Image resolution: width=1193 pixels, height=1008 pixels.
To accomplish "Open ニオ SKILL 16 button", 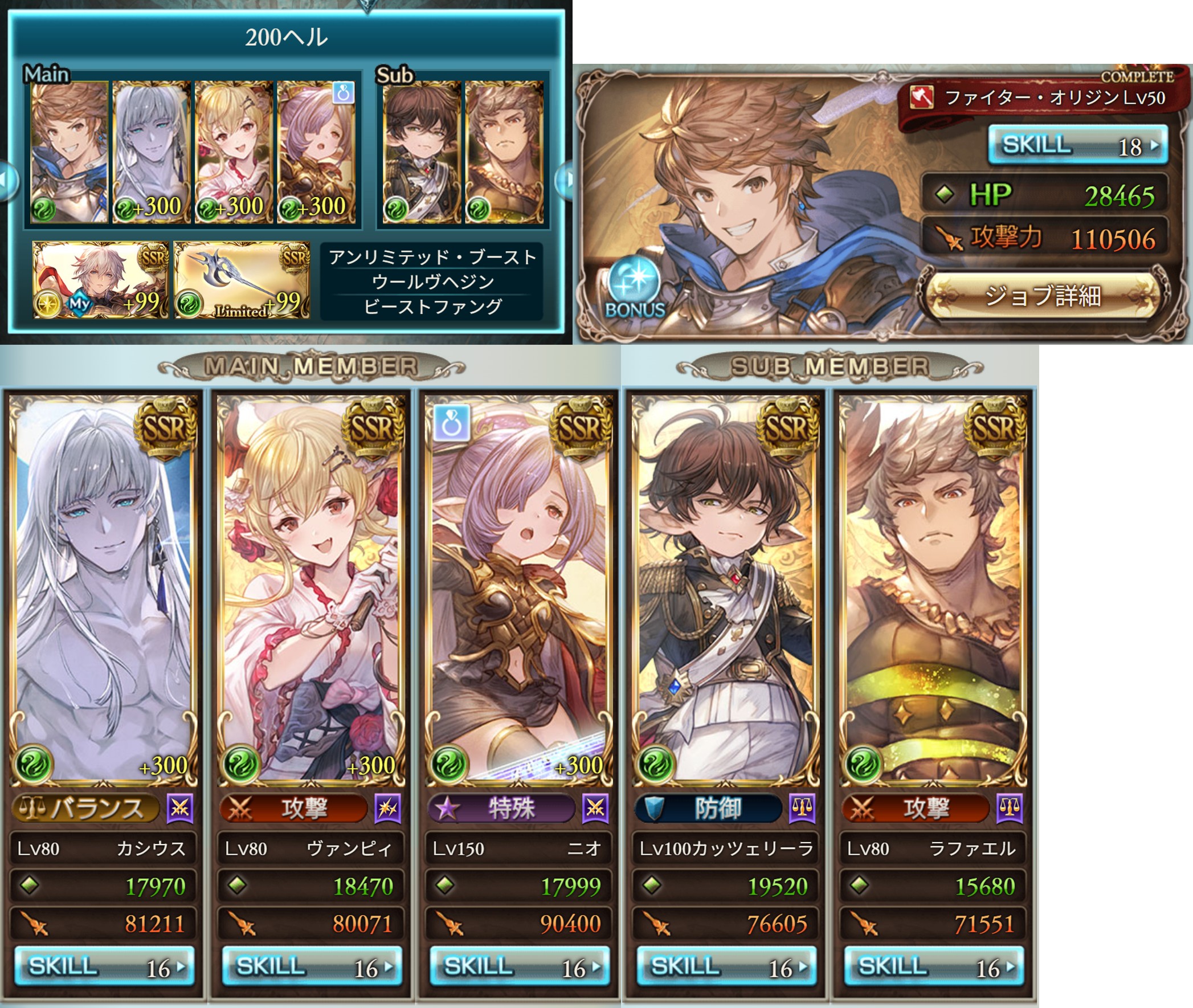I will pos(520,966).
